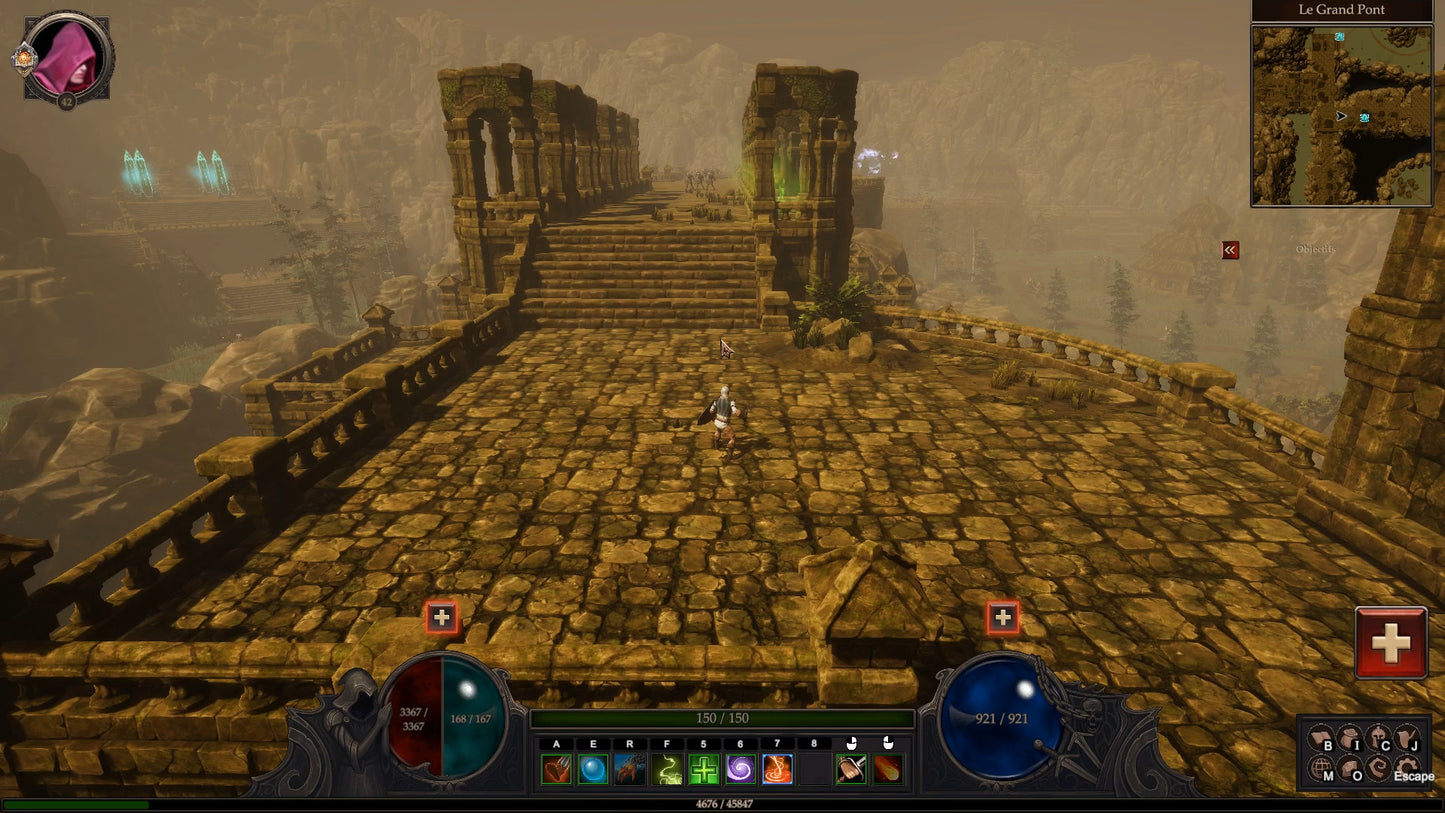
Task: Open the world map globe icon
Action: 1320,768
